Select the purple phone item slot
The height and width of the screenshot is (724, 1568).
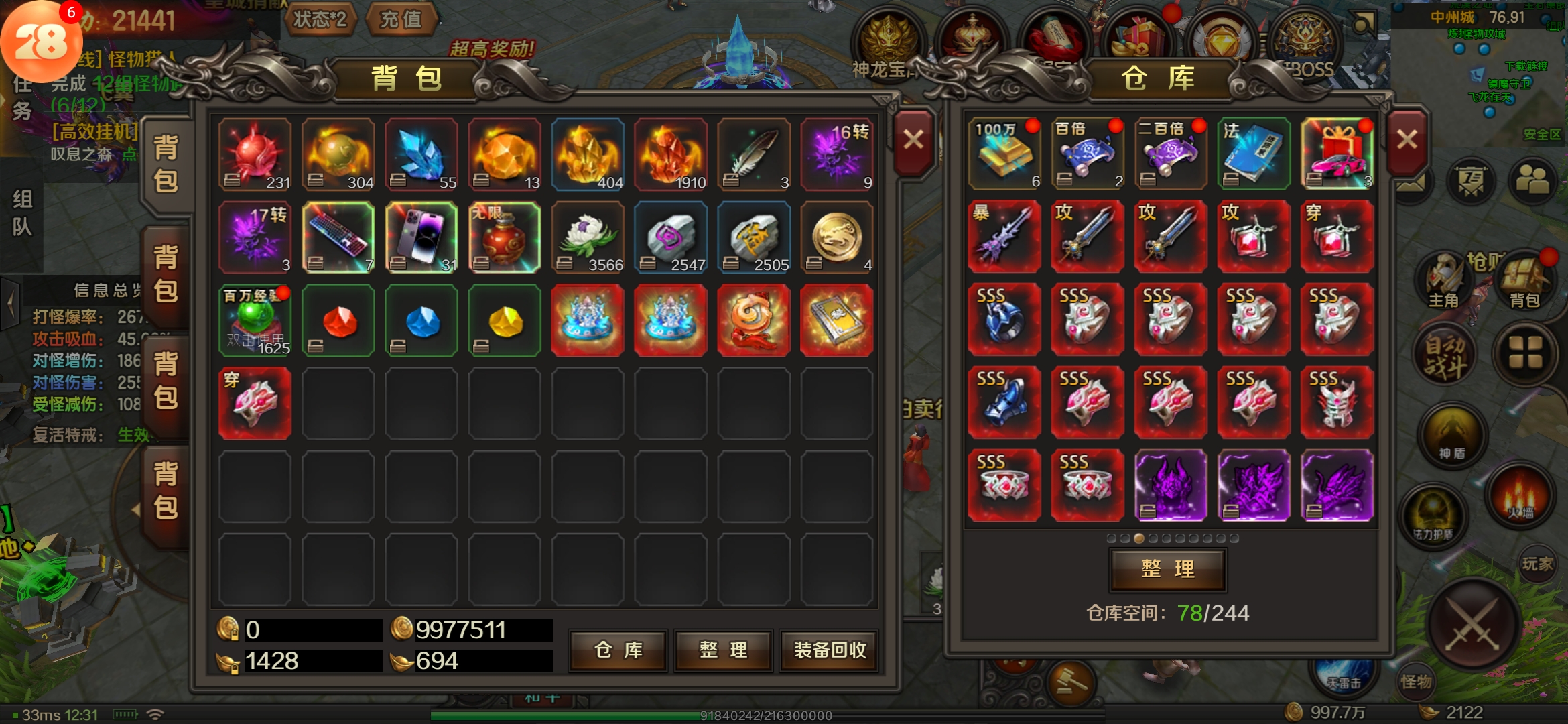pos(421,237)
